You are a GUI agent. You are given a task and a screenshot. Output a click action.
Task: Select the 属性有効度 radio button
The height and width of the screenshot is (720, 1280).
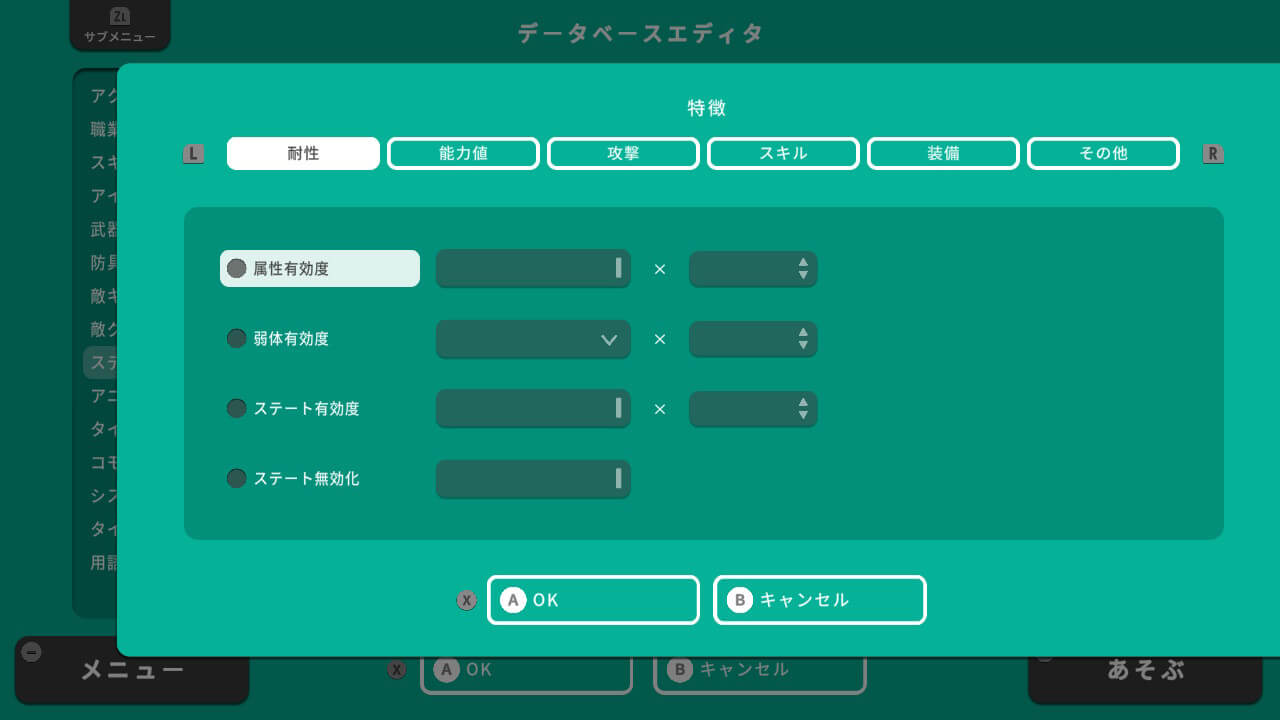click(236, 268)
